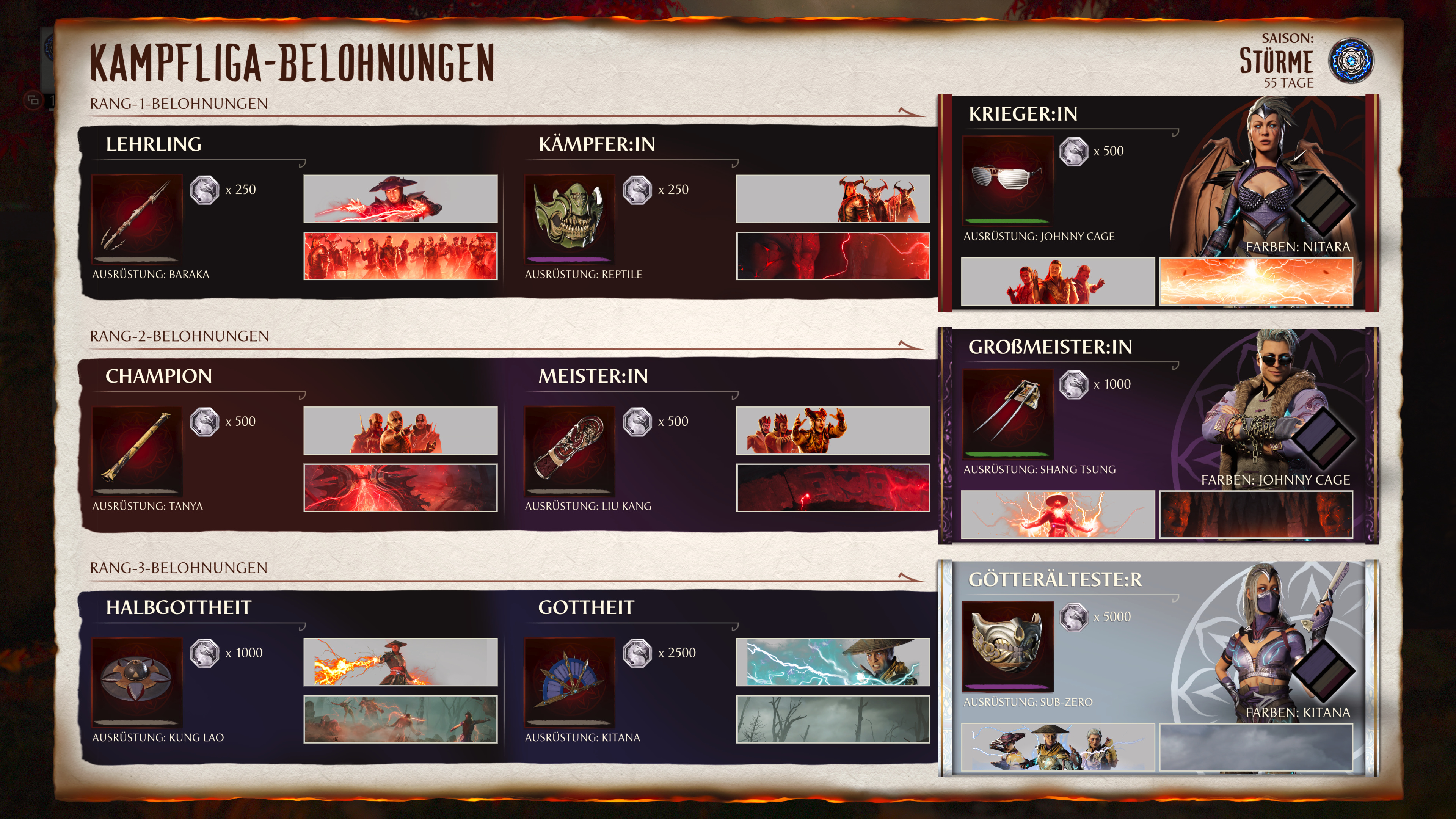Select Lehrling's red lightning Raiden banner
1456x819 pixels.
click(x=400, y=198)
